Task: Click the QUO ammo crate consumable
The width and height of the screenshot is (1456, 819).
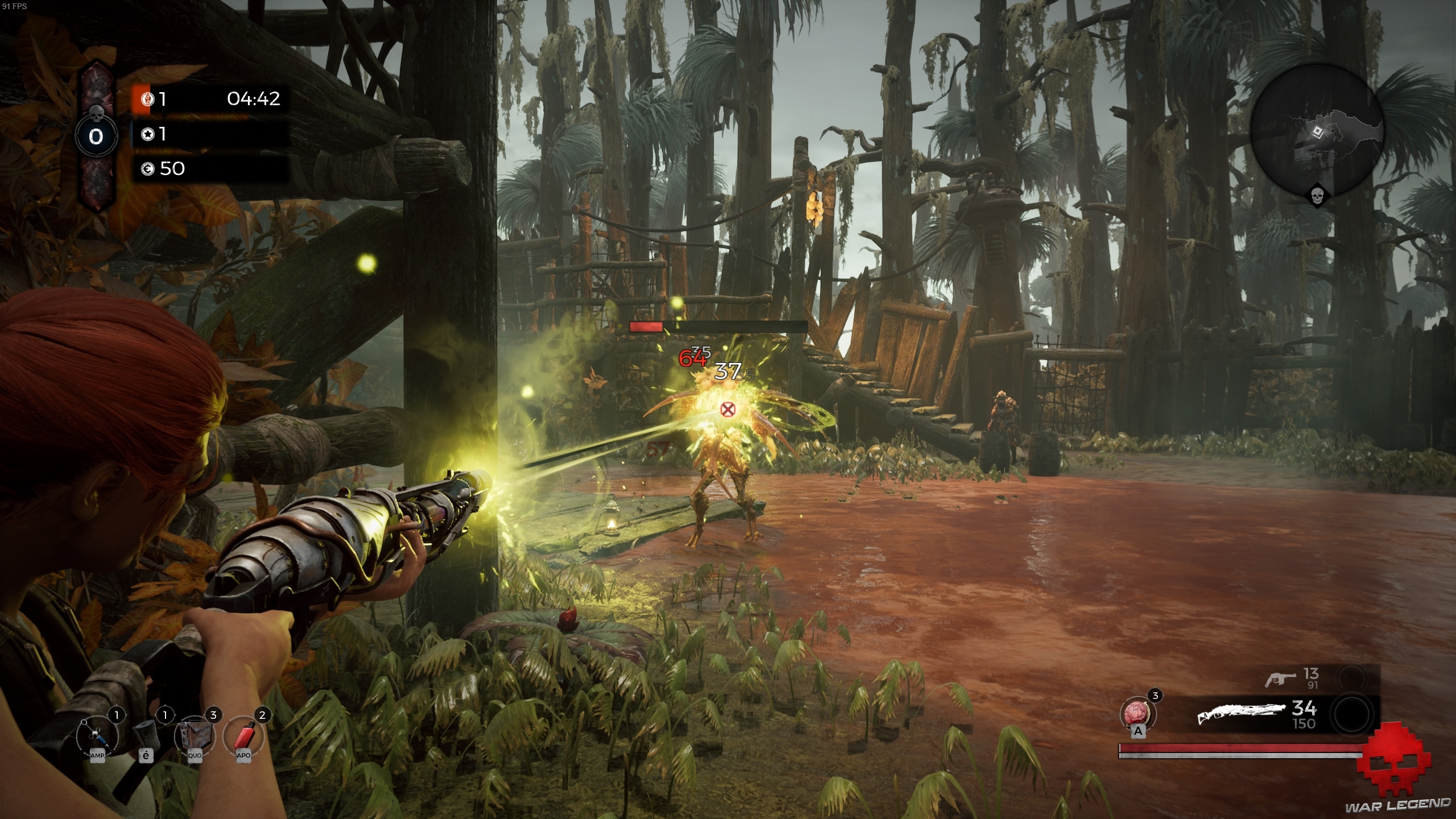Action: pos(196,735)
